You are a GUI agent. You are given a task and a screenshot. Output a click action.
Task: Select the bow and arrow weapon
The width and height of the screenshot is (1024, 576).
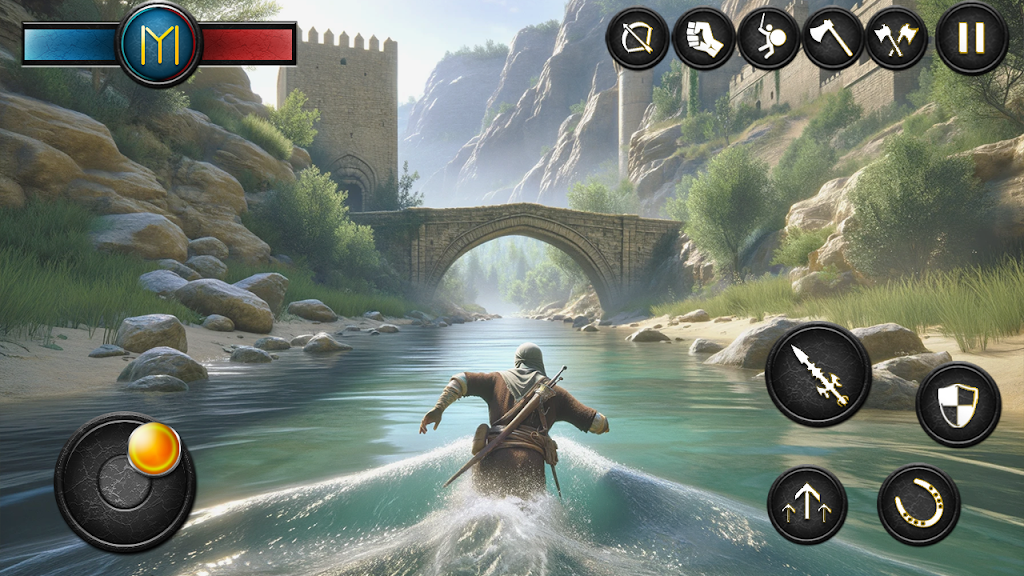637,38
